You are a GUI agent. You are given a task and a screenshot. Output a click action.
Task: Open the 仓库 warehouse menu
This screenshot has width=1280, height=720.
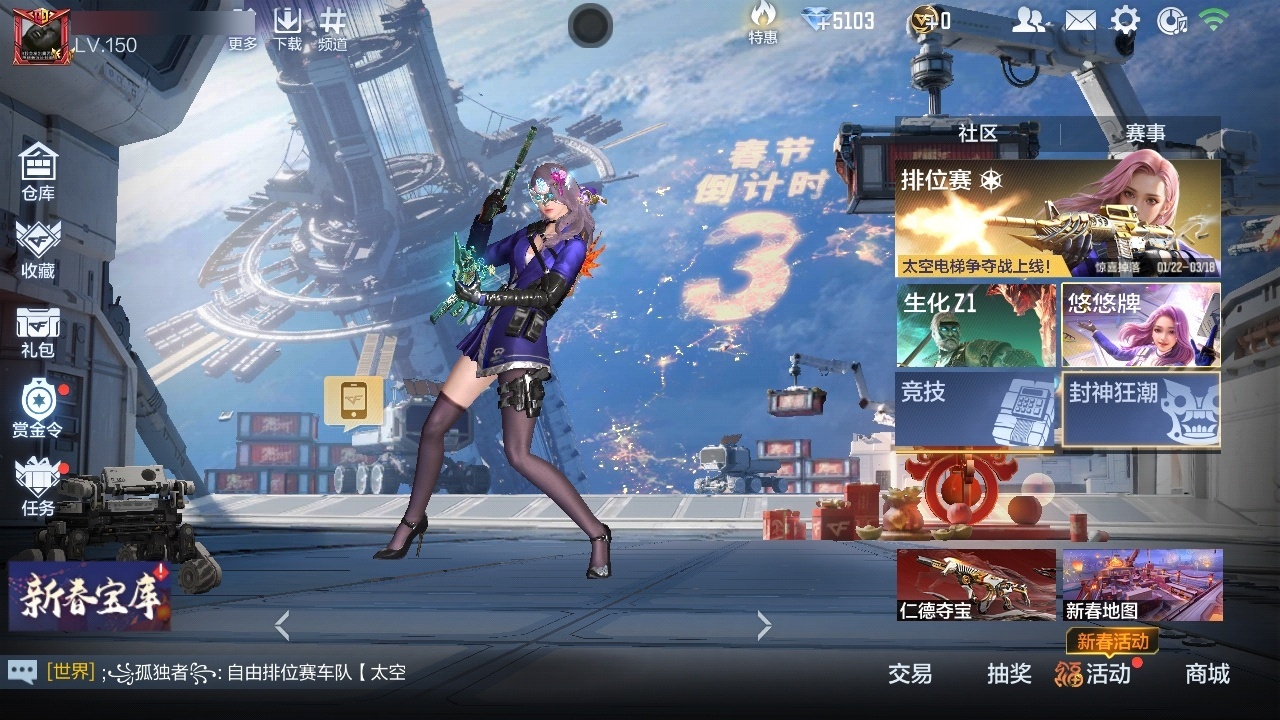[38, 172]
